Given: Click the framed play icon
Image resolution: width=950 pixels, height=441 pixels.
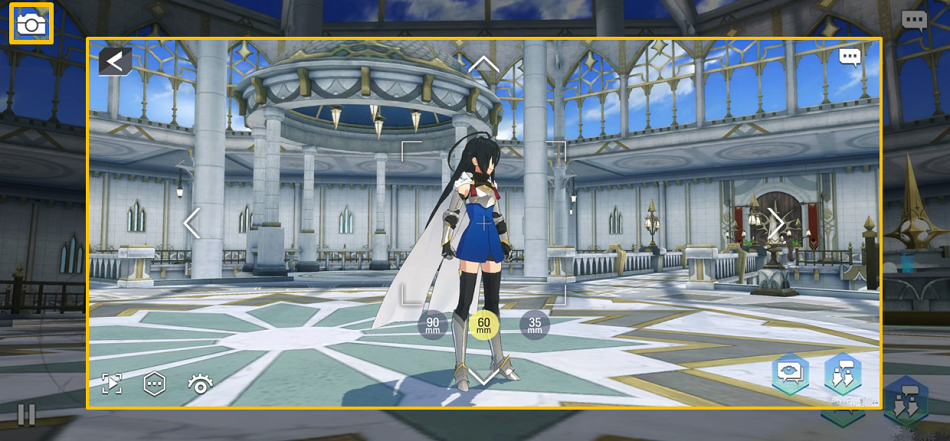Looking at the screenshot, I should 112,384.
